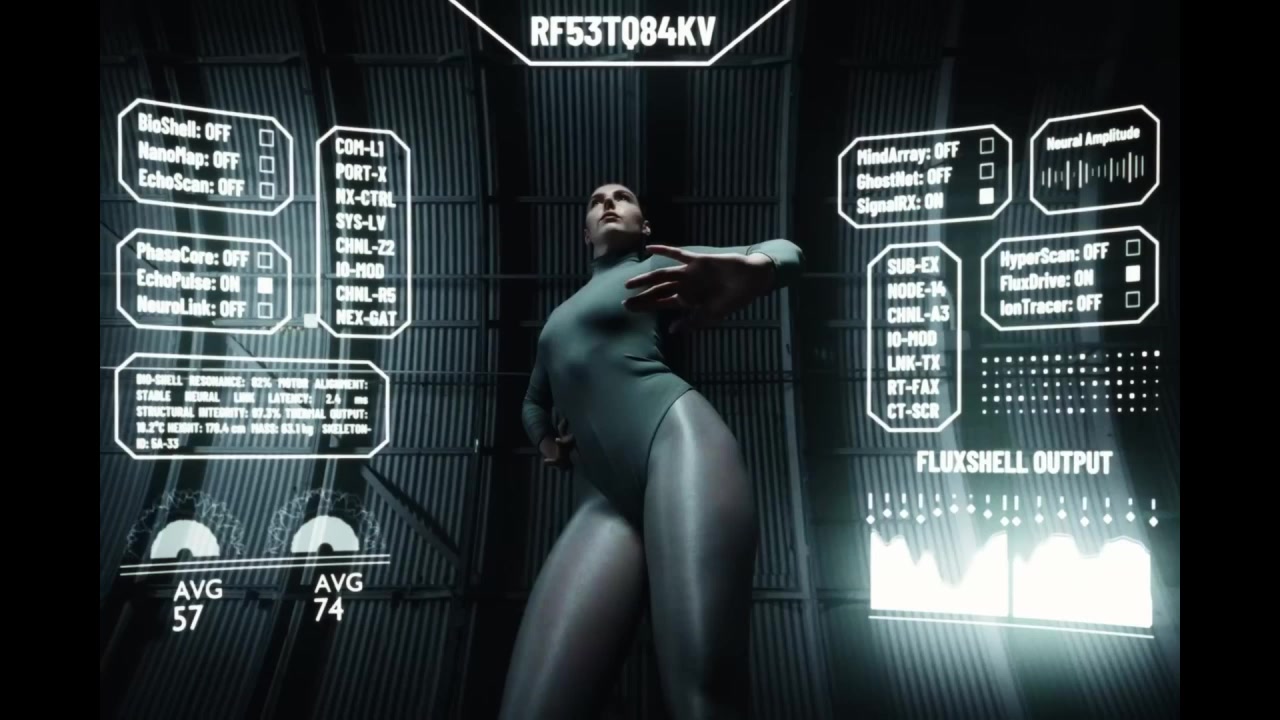The image size is (1280, 720).
Task: Select the NODE-14 entry
Action: [x=916, y=291]
